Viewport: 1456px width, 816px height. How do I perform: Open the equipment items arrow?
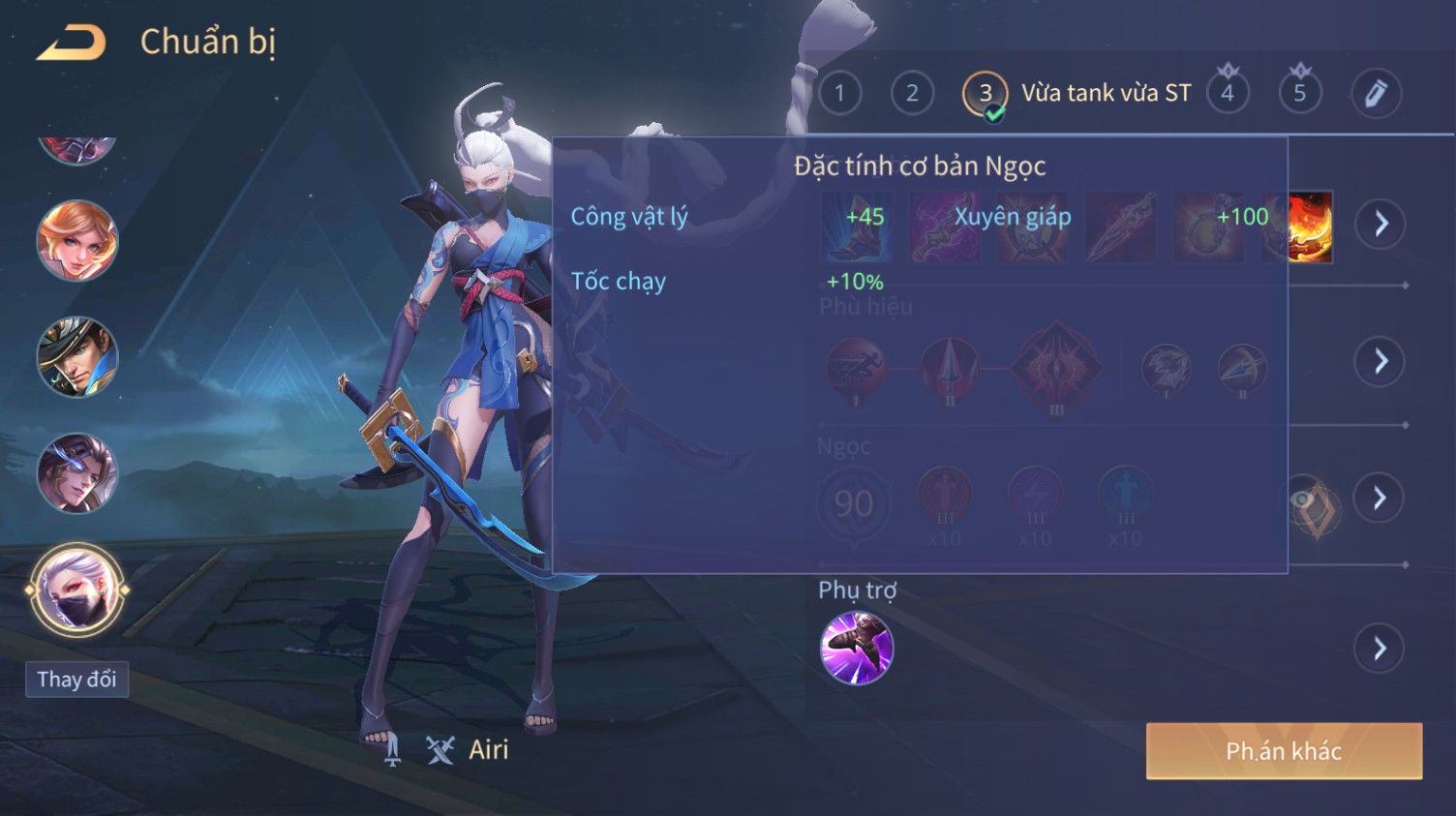(x=1380, y=224)
